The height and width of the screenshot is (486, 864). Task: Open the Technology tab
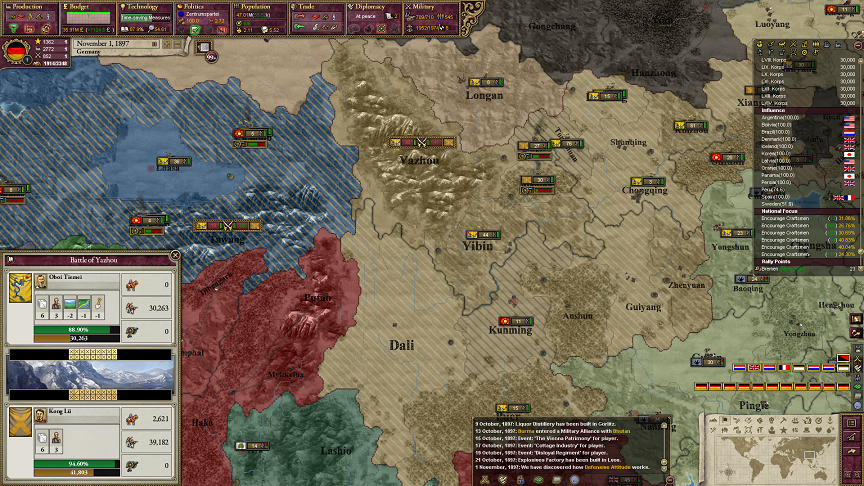(x=146, y=7)
